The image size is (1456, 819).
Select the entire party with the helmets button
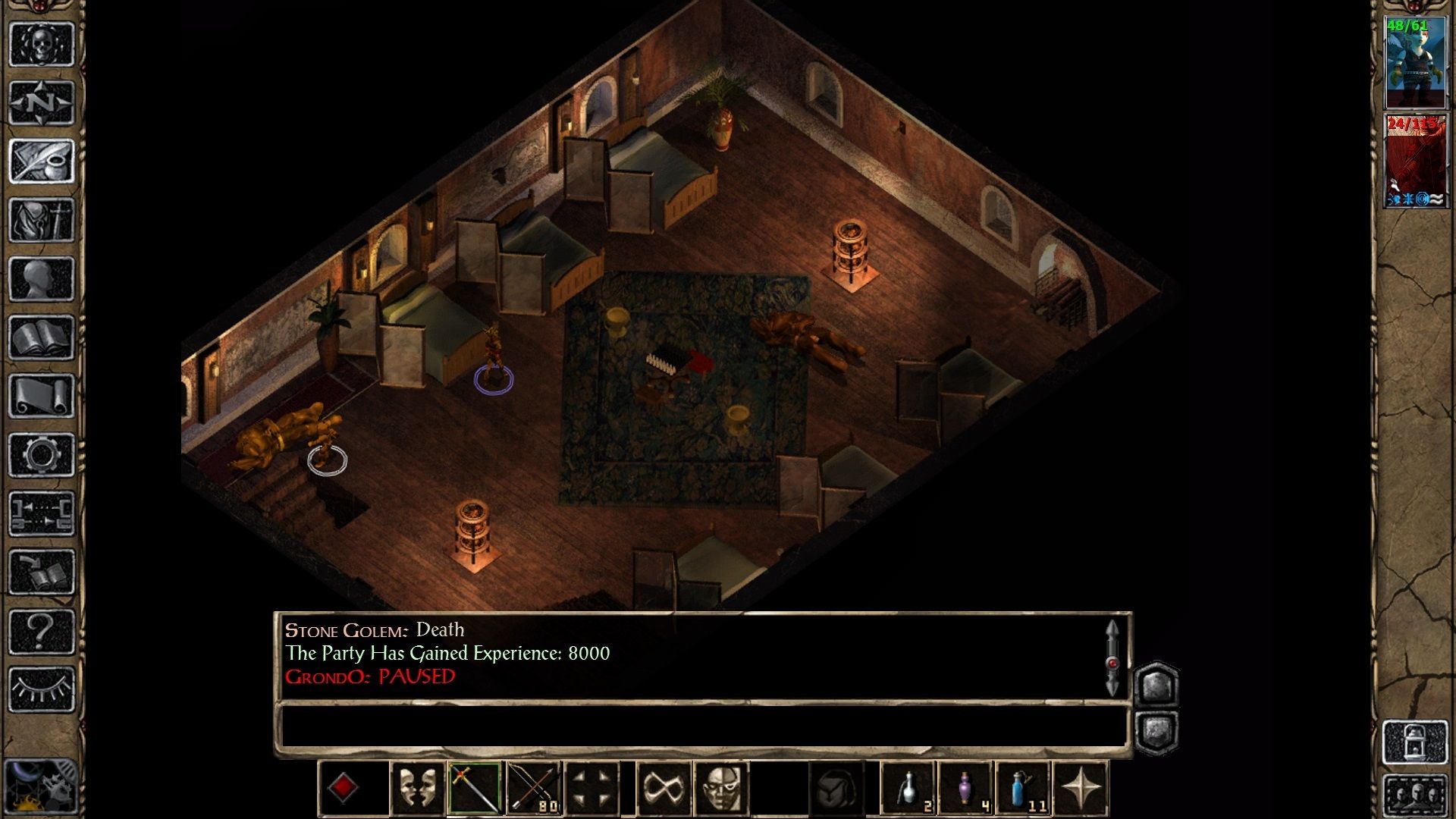coord(1416,796)
